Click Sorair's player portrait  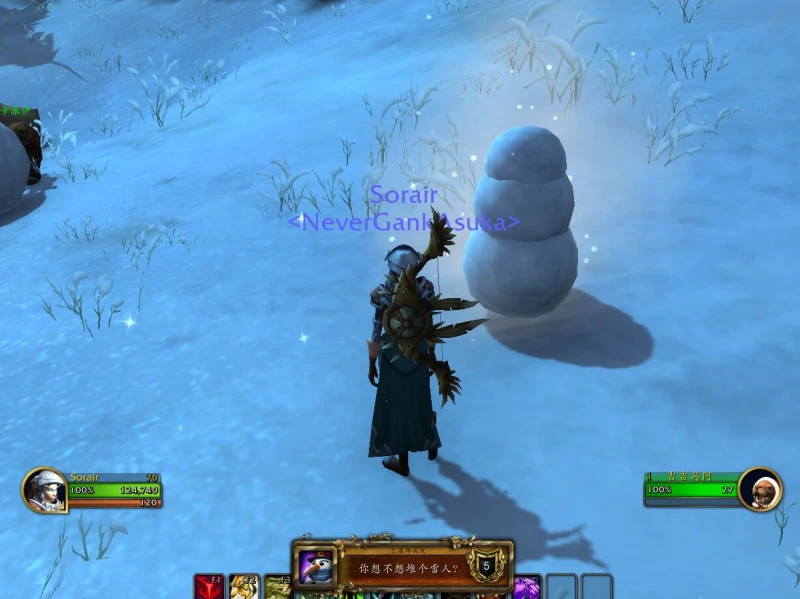pos(44,490)
